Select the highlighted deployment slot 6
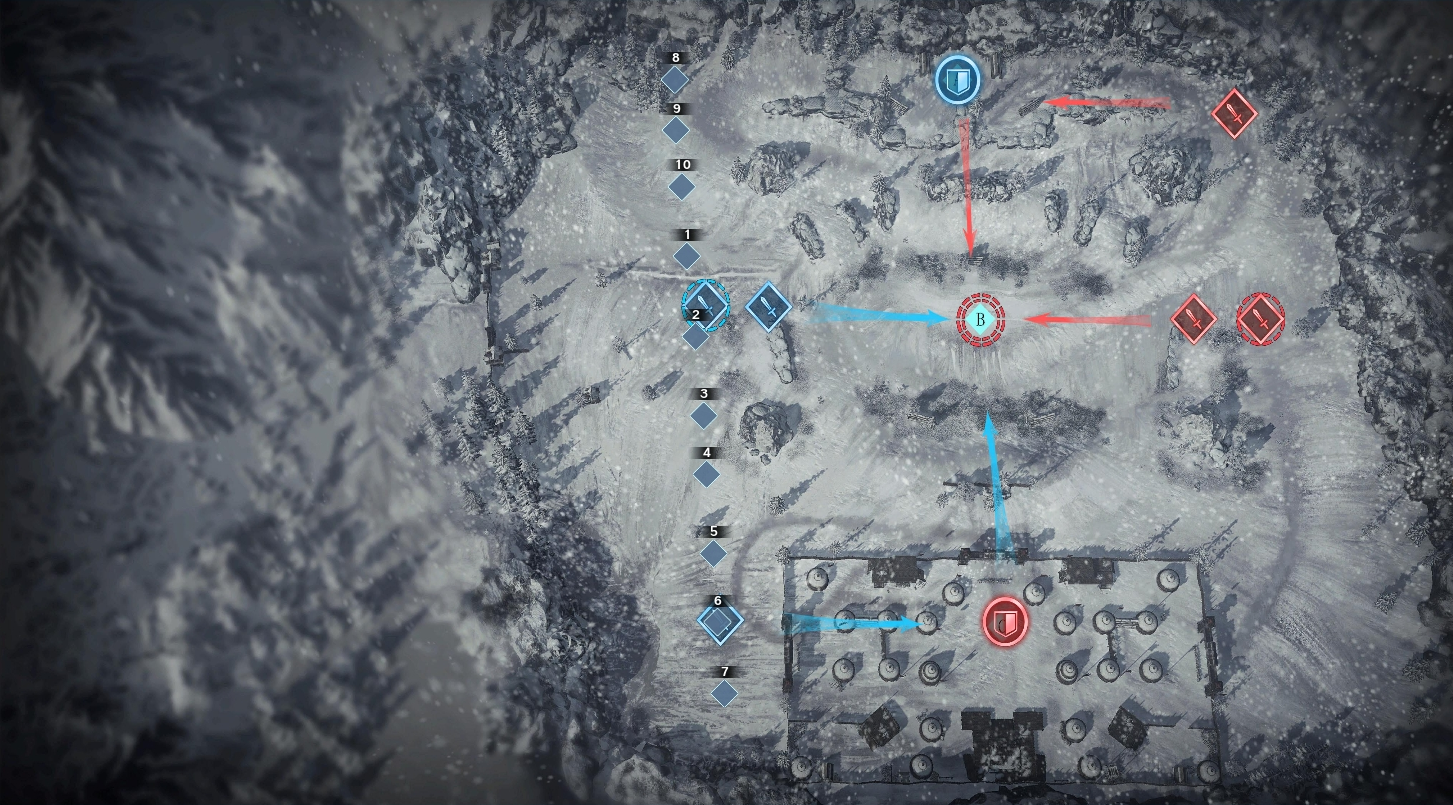Image resolution: width=1453 pixels, height=805 pixels. coord(718,623)
